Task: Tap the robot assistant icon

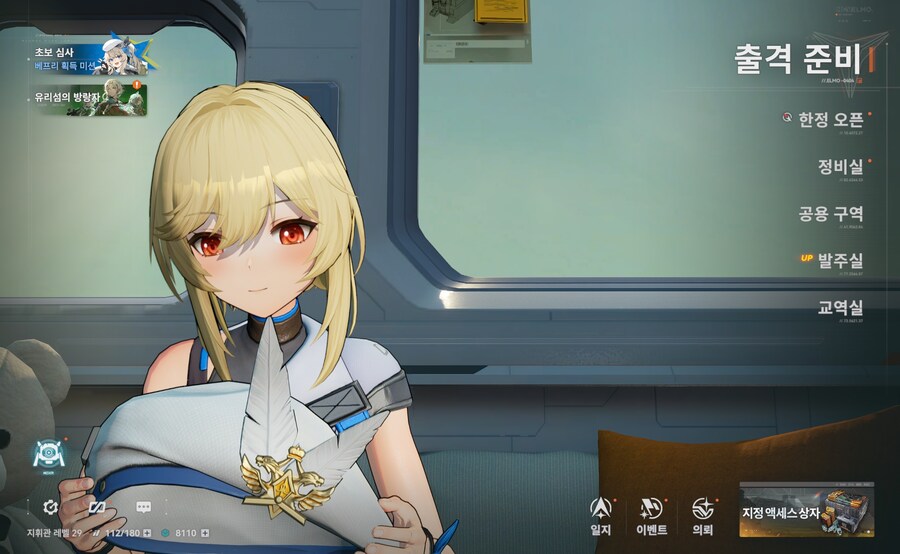Action: tap(47, 454)
